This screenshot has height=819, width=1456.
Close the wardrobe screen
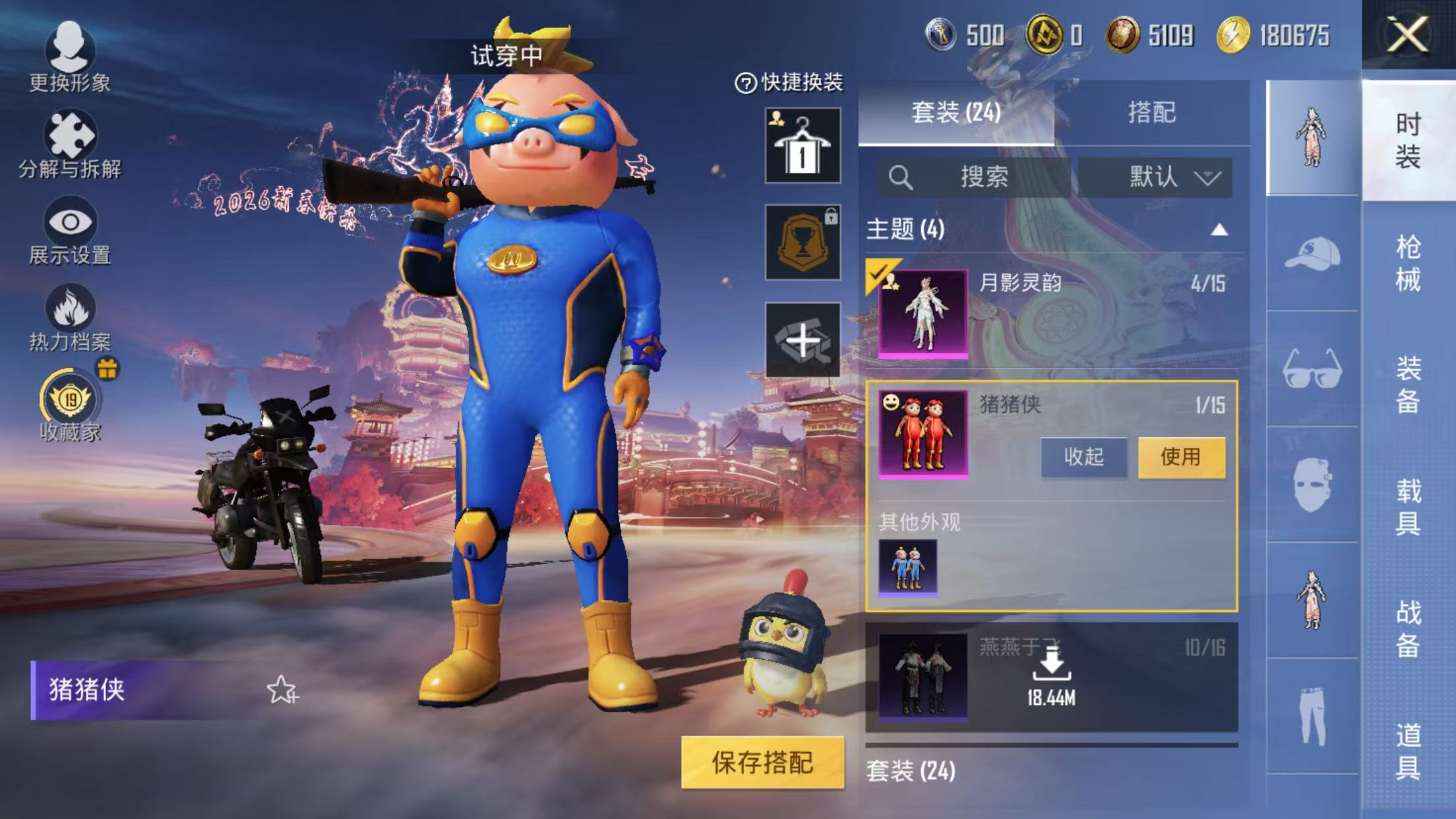tap(1407, 34)
